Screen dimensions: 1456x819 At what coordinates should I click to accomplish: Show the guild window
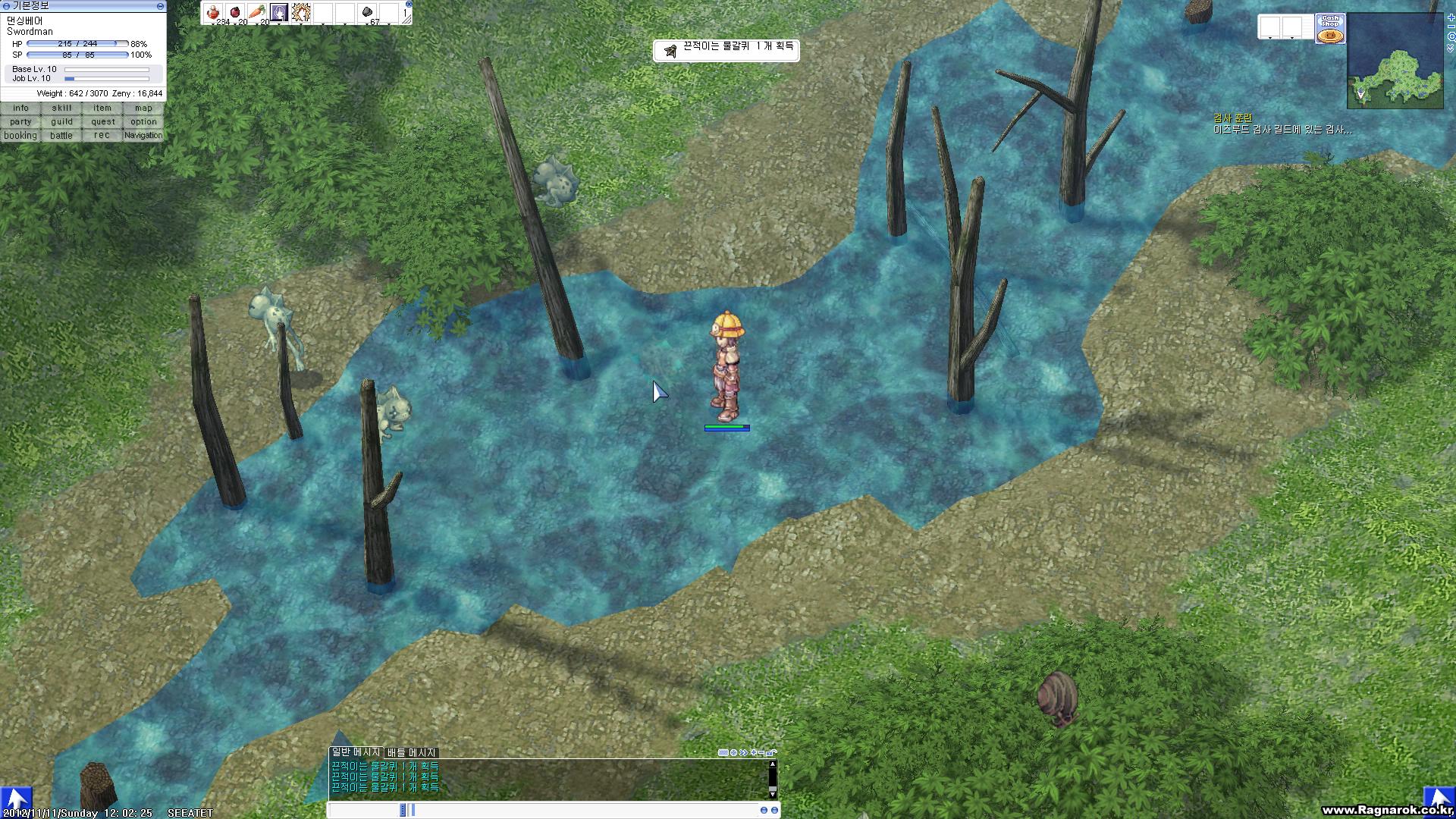coord(61,122)
